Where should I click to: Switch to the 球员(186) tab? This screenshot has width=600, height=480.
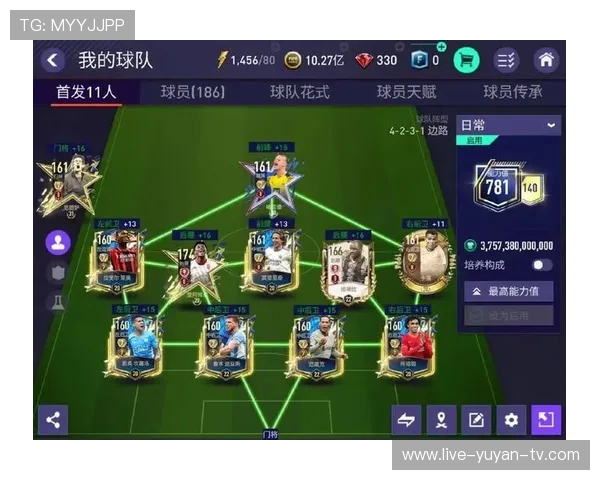[x=192, y=92]
